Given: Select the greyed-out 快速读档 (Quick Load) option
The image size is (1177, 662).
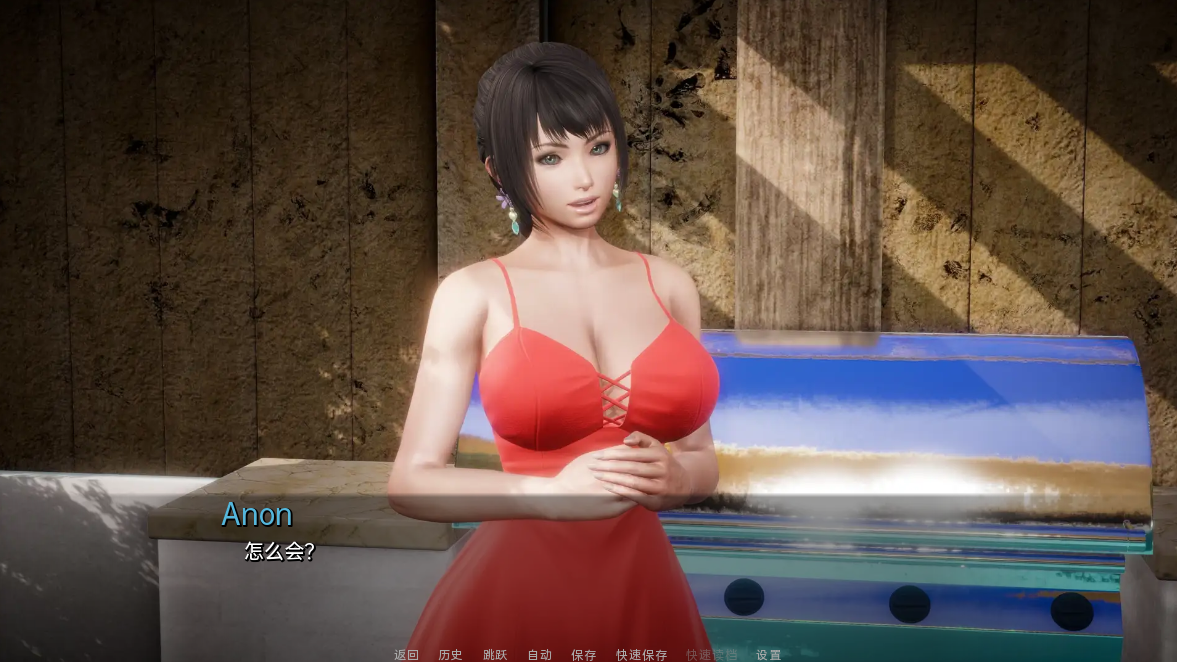Looking at the screenshot, I should (x=711, y=655).
